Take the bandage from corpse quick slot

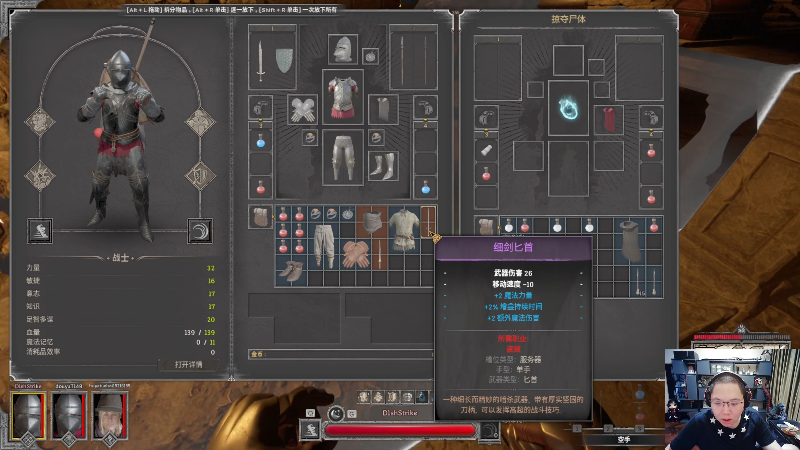click(x=487, y=150)
